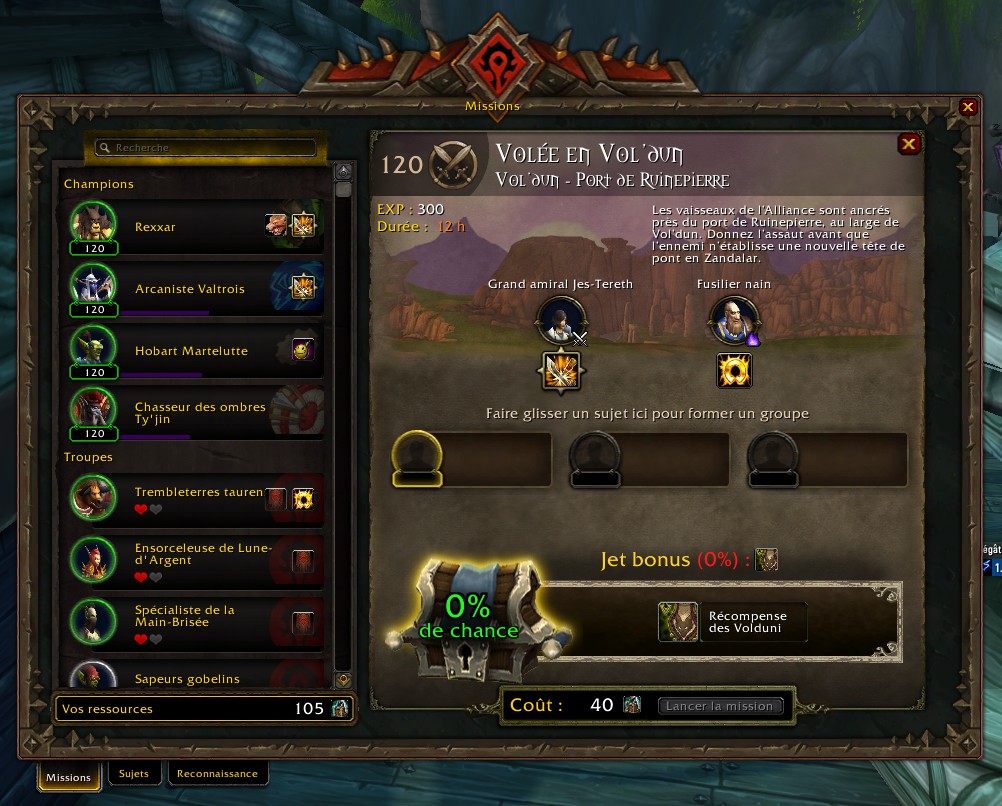Viewport: 1002px width, 806px height.
Task: Switch to the Sujets tab
Action: pos(133,774)
